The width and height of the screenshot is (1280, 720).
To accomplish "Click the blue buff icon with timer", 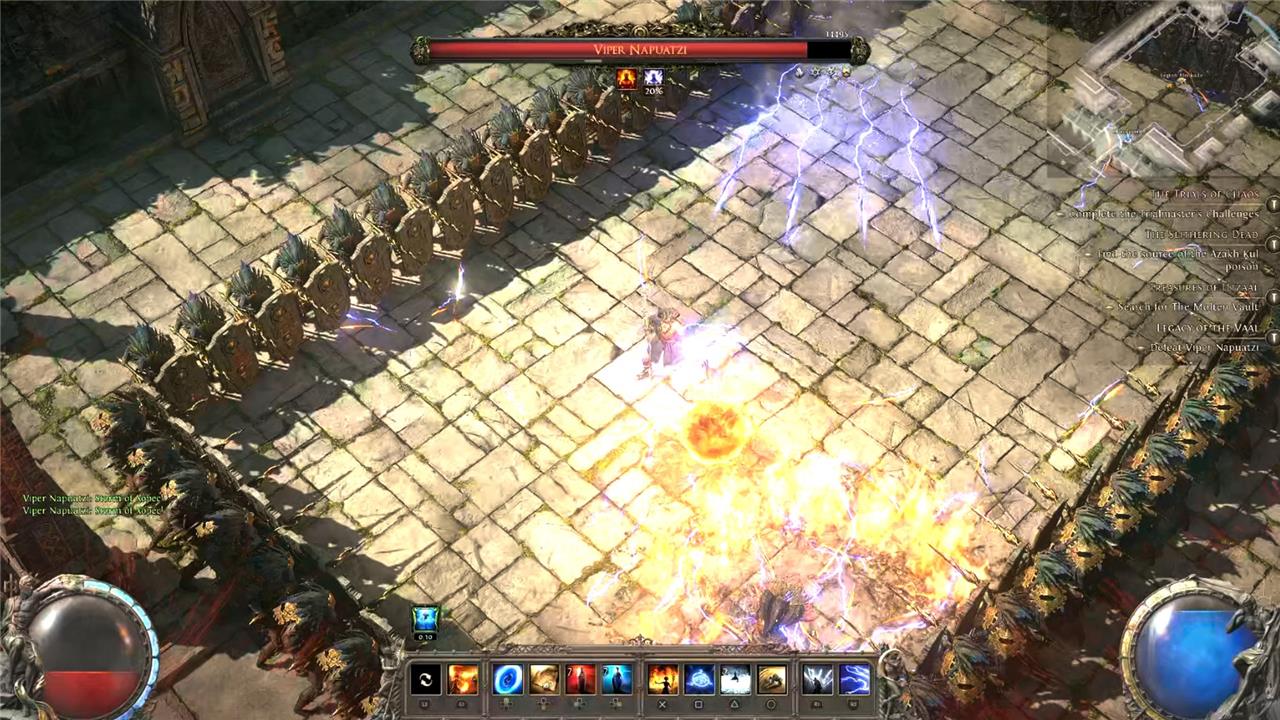I will [x=425, y=620].
